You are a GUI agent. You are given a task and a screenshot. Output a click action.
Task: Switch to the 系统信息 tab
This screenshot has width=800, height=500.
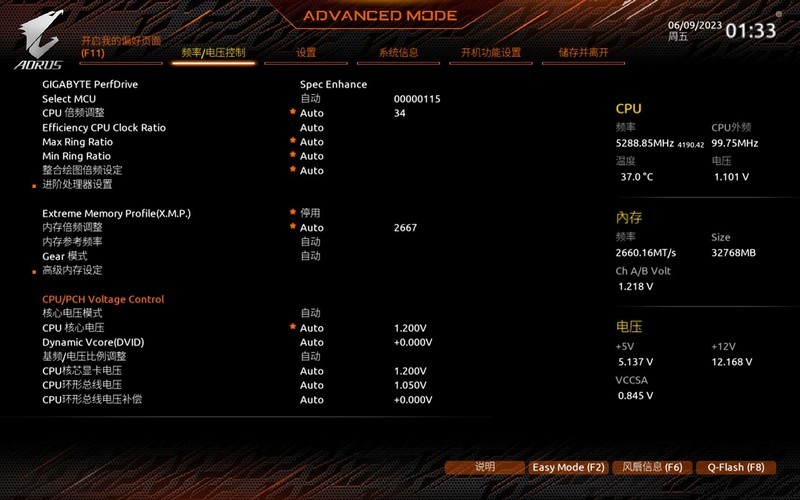tap(398, 53)
